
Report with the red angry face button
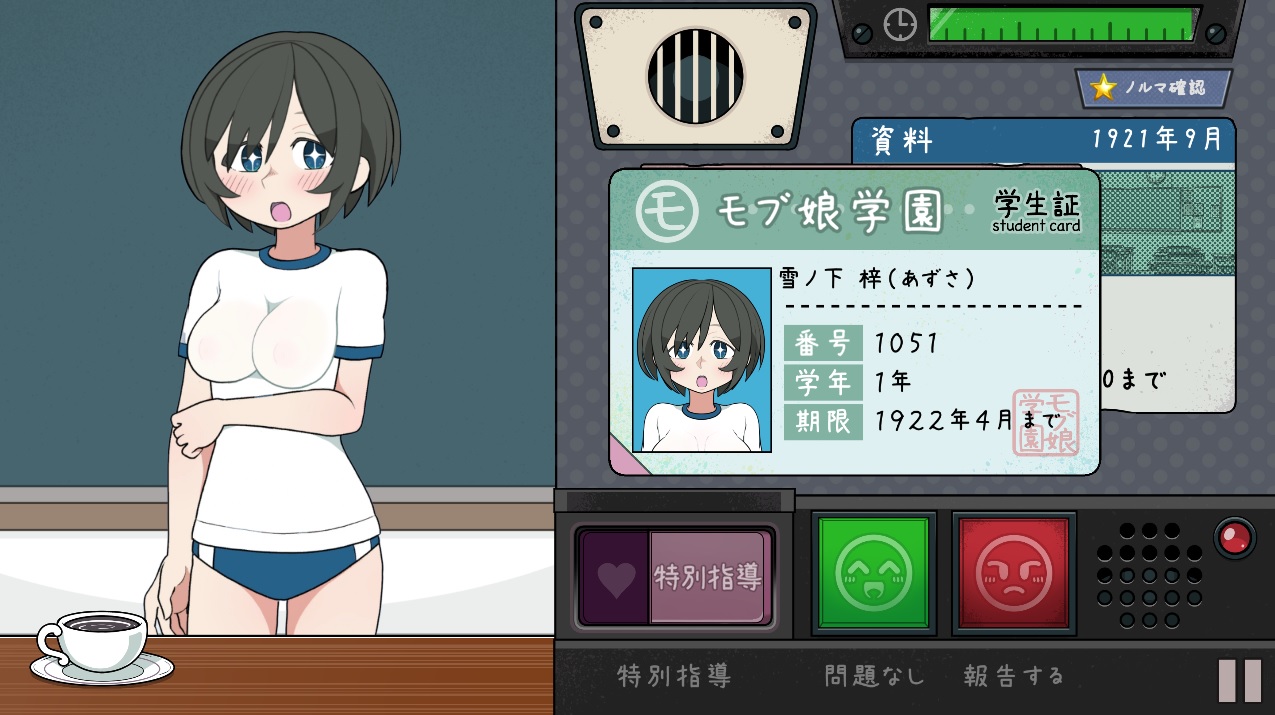click(x=1013, y=573)
